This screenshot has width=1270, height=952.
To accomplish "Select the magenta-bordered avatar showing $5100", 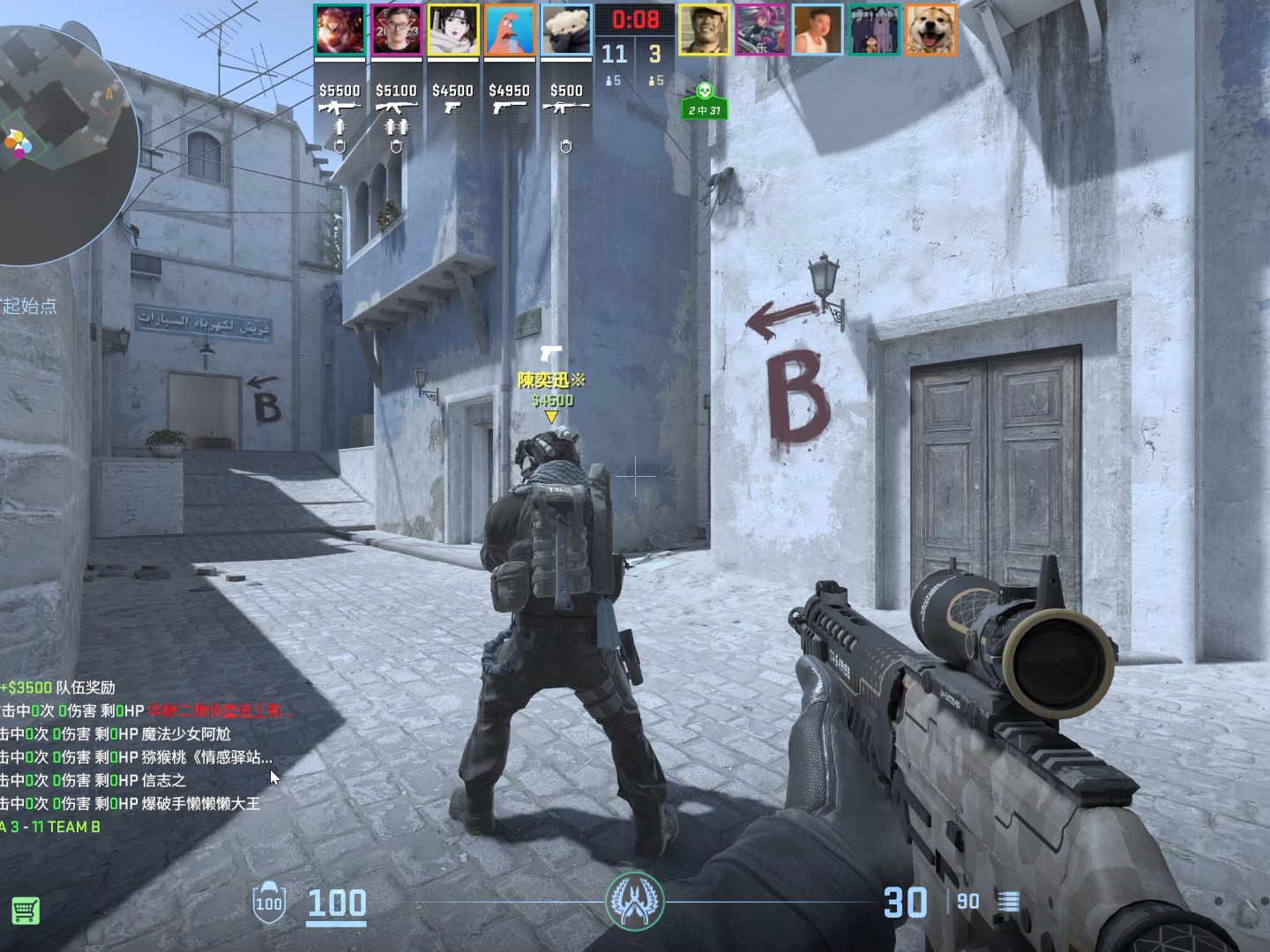I will click(x=396, y=31).
